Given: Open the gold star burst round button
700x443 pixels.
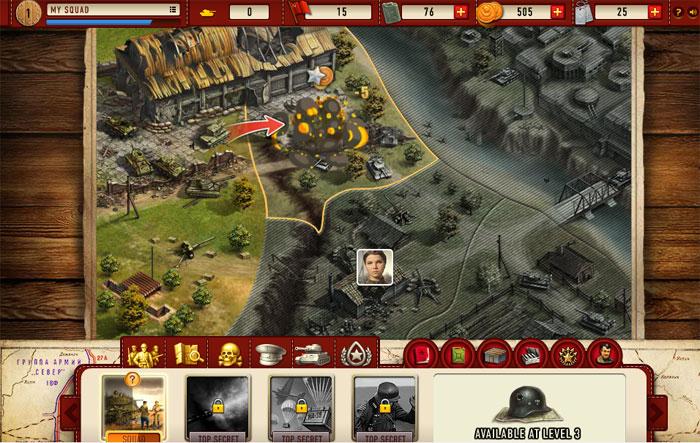Looking at the screenshot, I should [568, 354].
